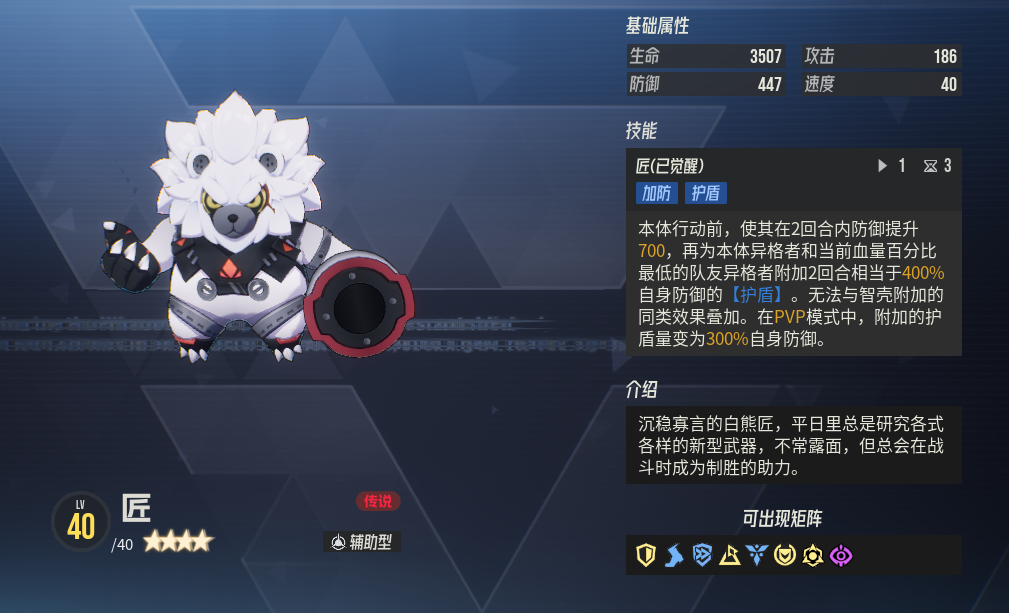Choose the purple eye matrix icon

pos(841,555)
